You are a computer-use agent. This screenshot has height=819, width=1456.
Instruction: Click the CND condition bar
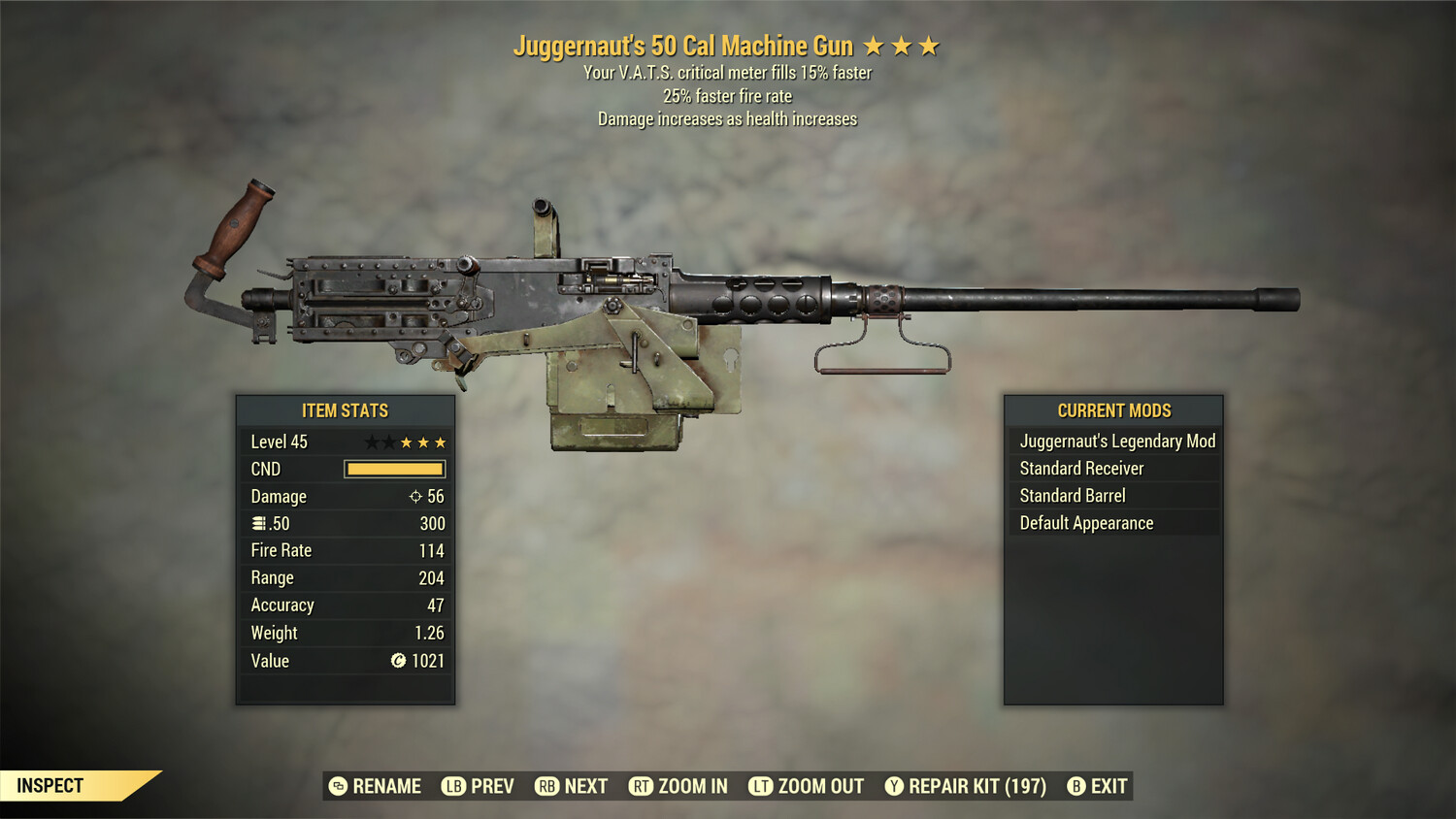pyautogui.click(x=393, y=469)
